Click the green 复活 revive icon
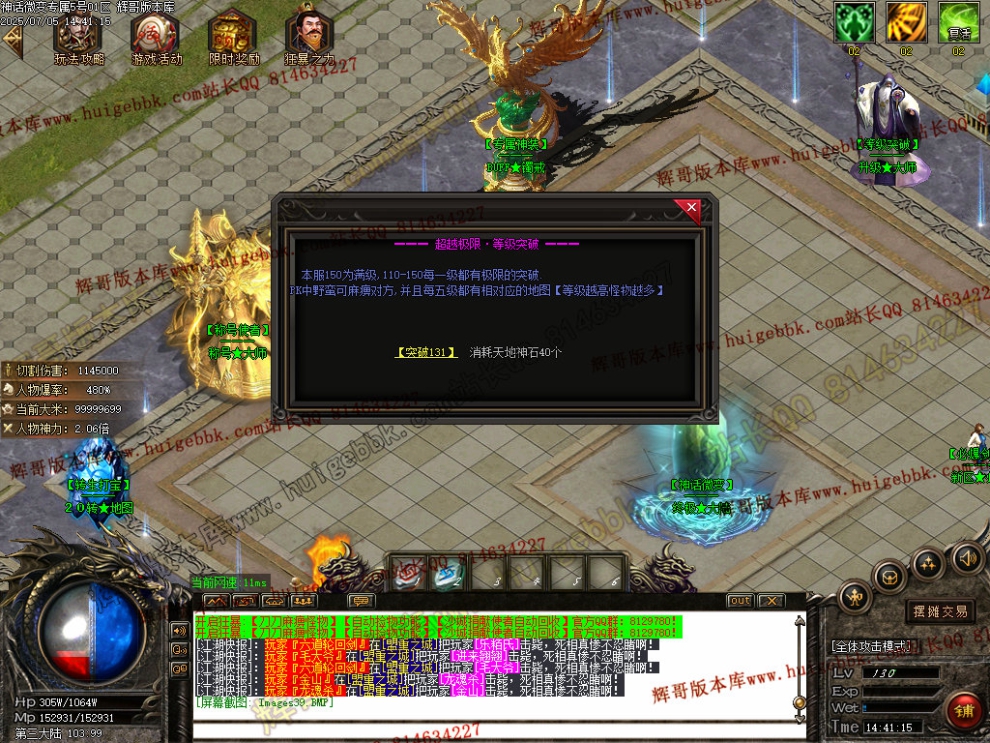990x743 pixels. (958, 23)
